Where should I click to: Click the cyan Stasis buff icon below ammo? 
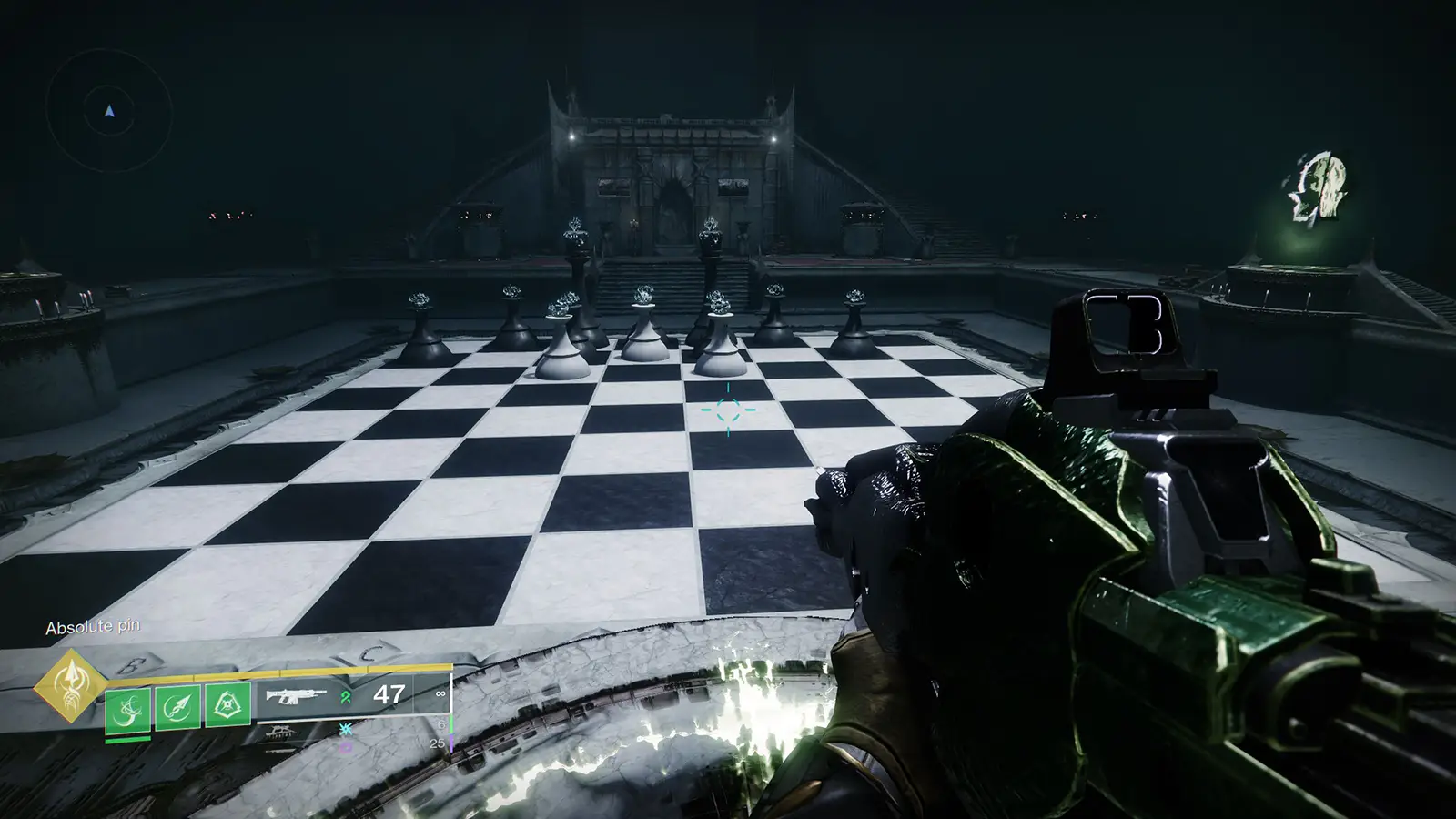coord(345,730)
